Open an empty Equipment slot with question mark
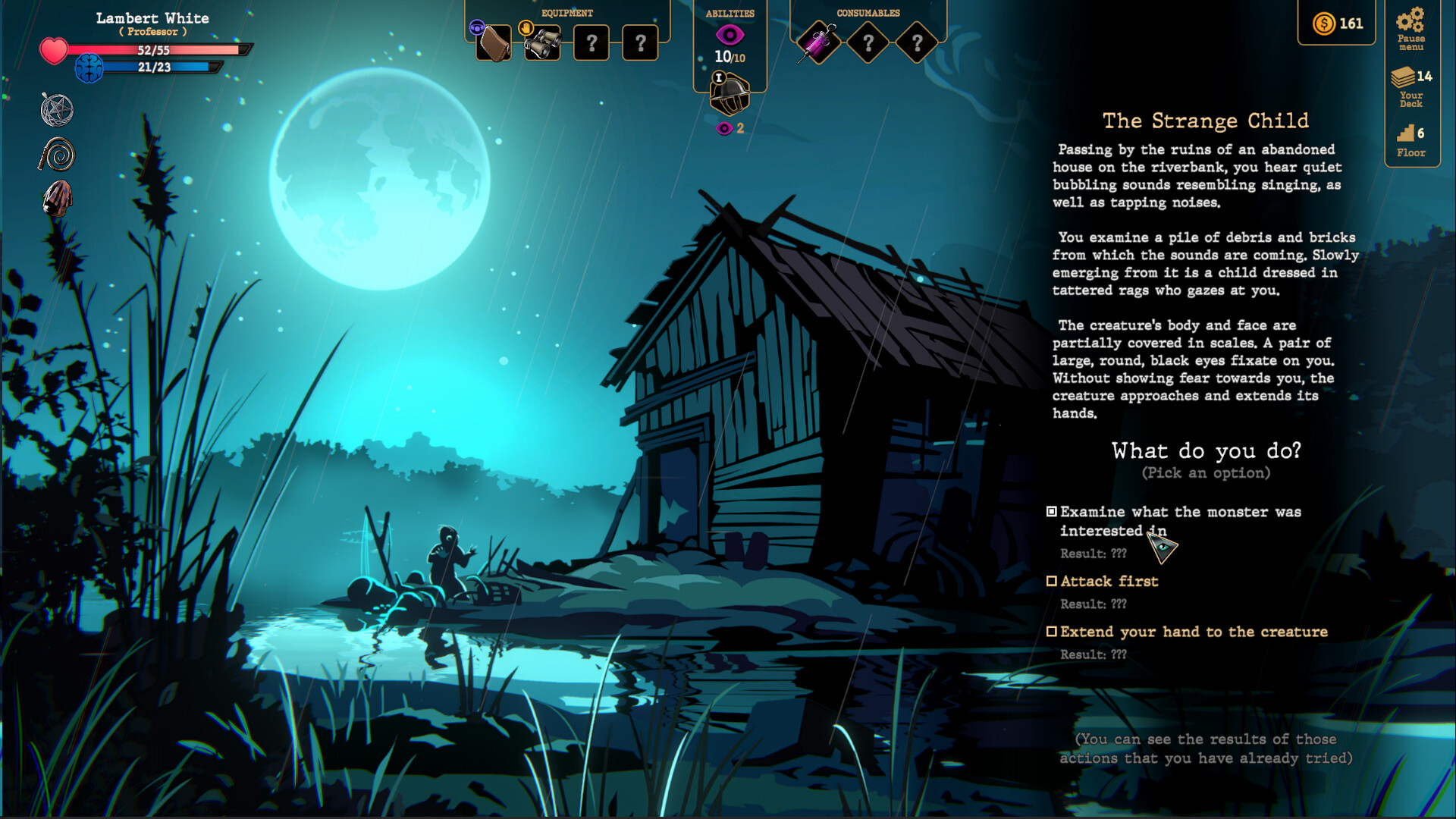Screen dimensions: 1456x819 591,43
